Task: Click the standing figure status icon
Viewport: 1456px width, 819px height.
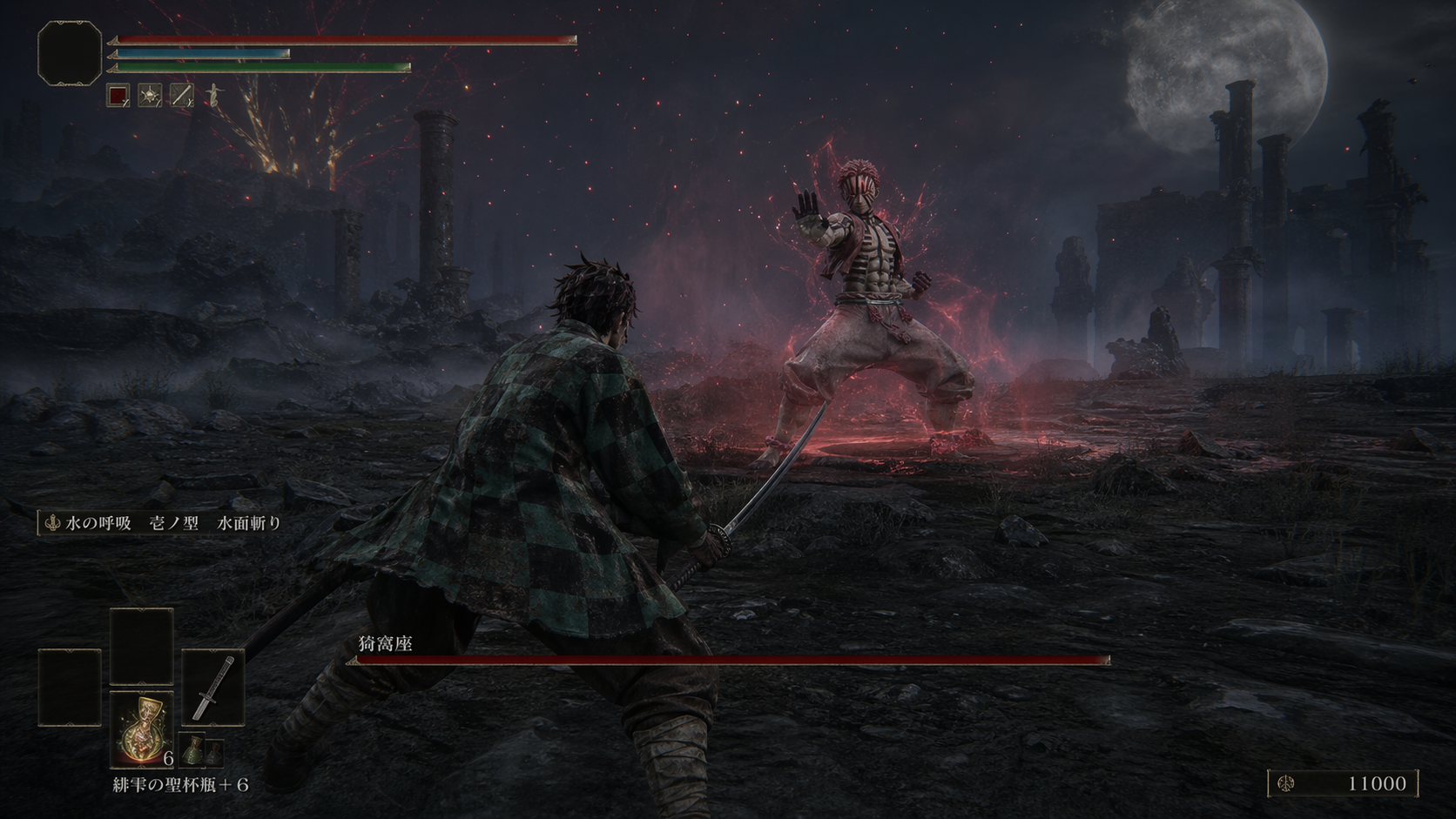Action: click(x=212, y=95)
